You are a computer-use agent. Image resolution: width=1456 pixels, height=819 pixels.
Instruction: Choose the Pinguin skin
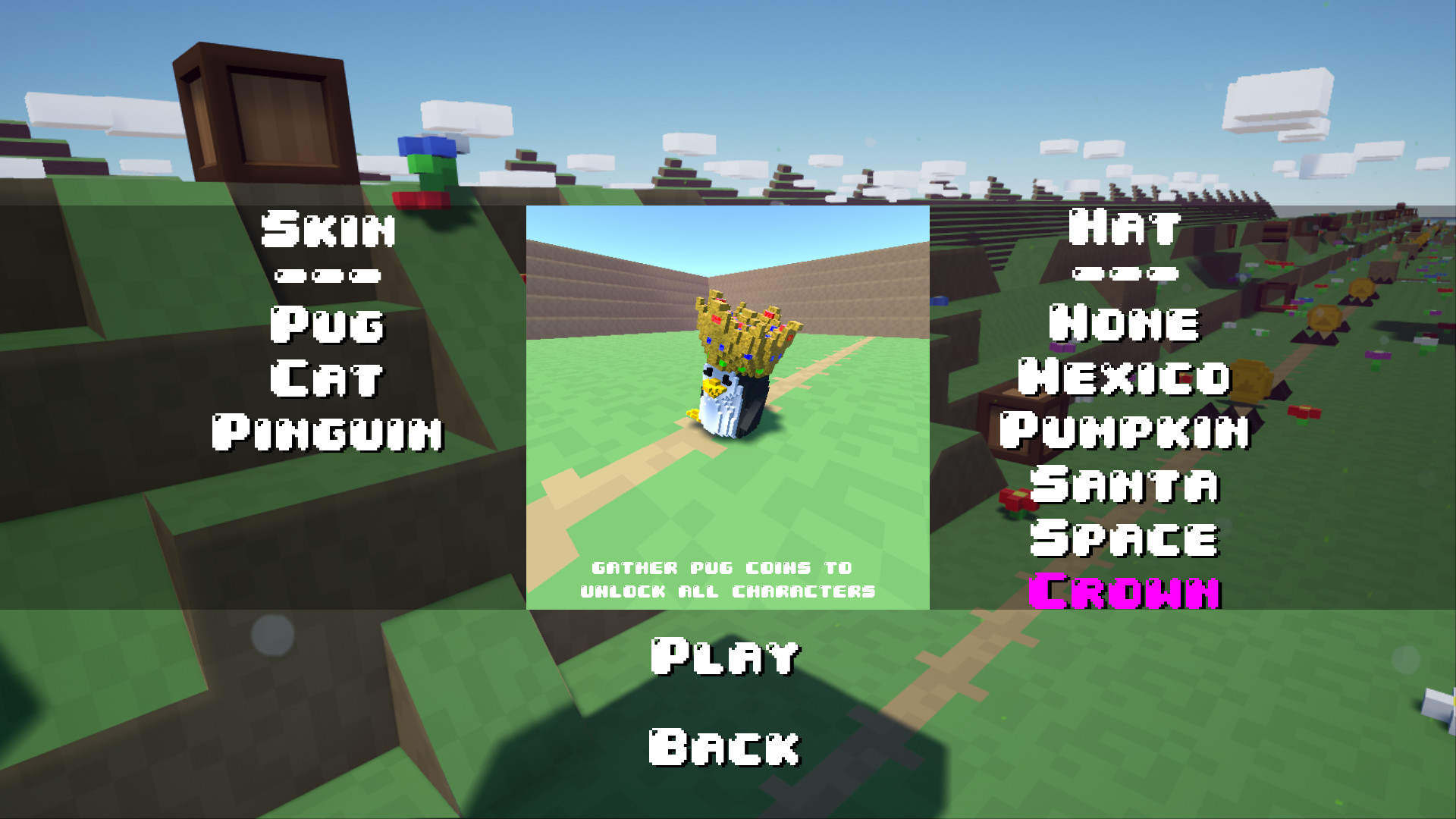328,432
